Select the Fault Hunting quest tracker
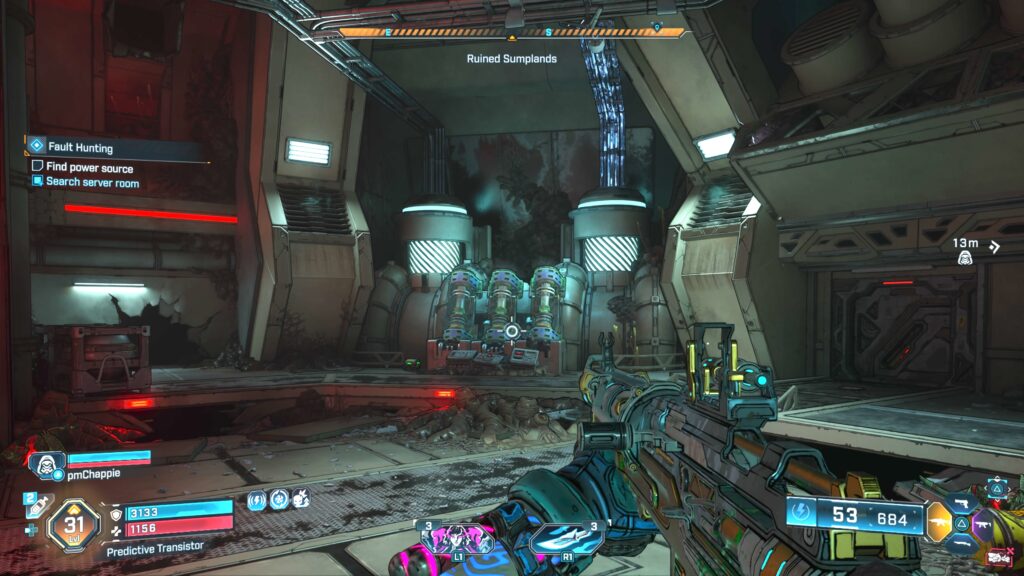 [80, 148]
